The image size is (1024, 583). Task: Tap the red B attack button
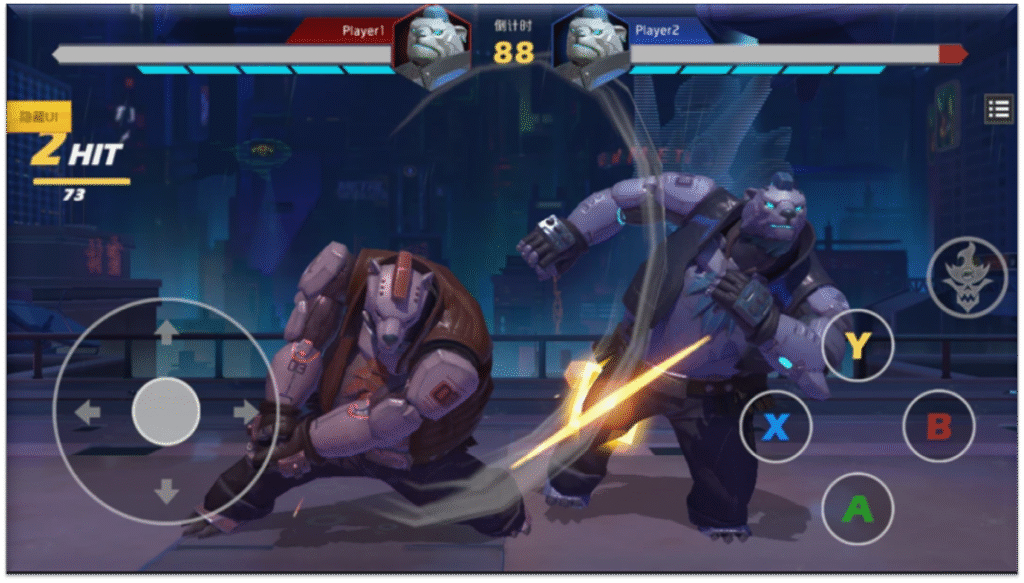click(938, 427)
